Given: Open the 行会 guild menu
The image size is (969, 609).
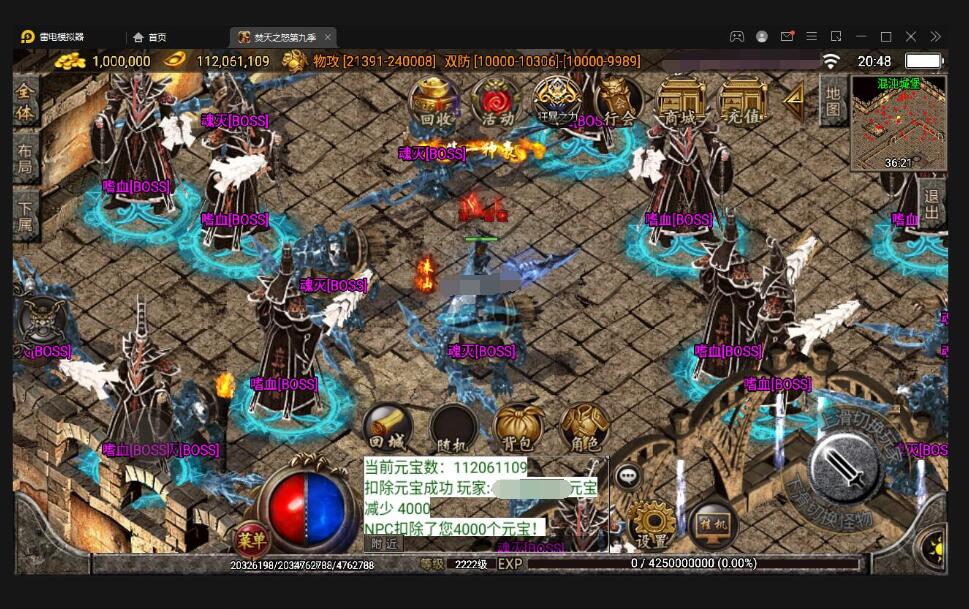Looking at the screenshot, I should tap(619, 102).
